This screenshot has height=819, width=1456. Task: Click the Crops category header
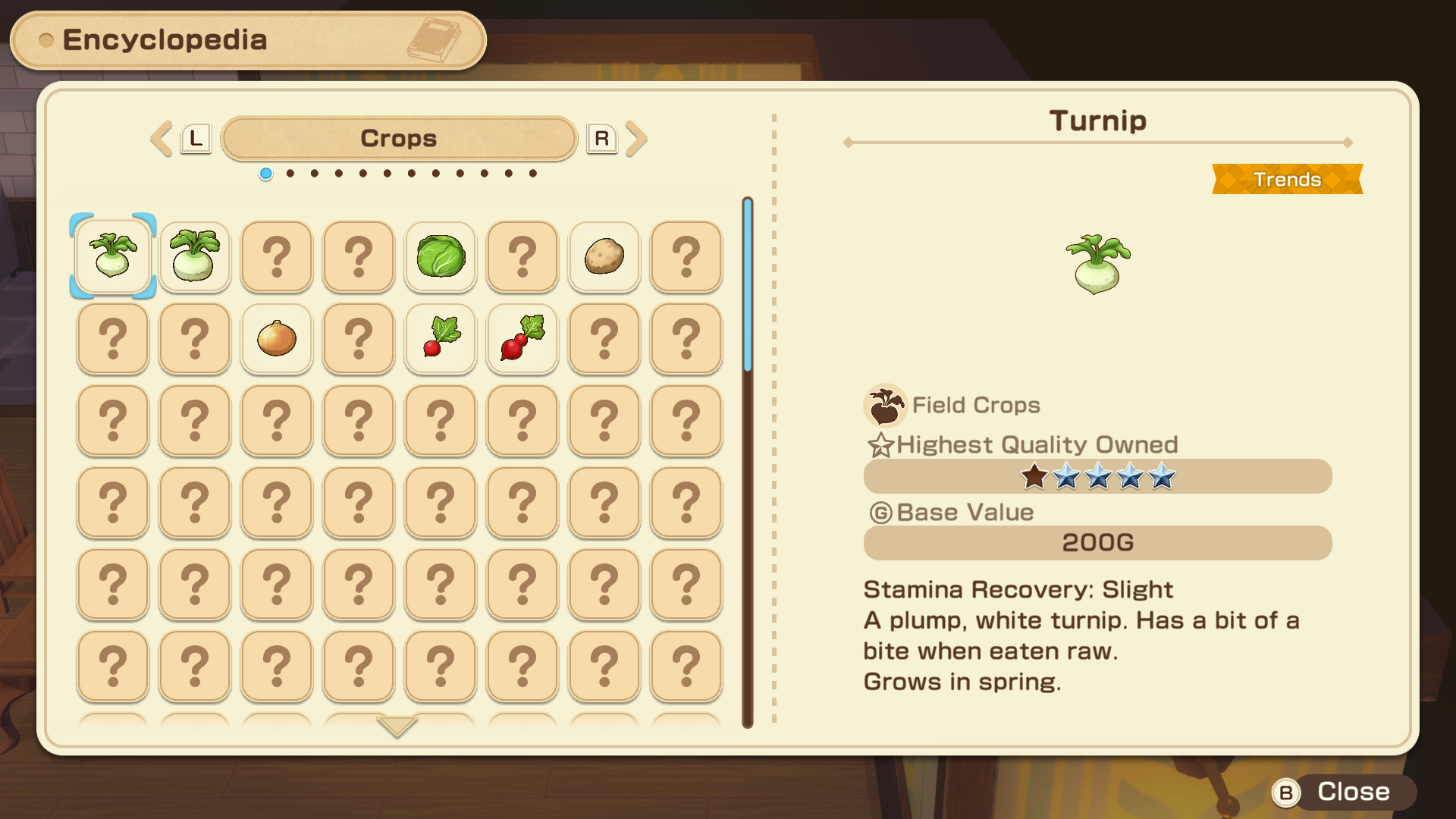click(399, 139)
